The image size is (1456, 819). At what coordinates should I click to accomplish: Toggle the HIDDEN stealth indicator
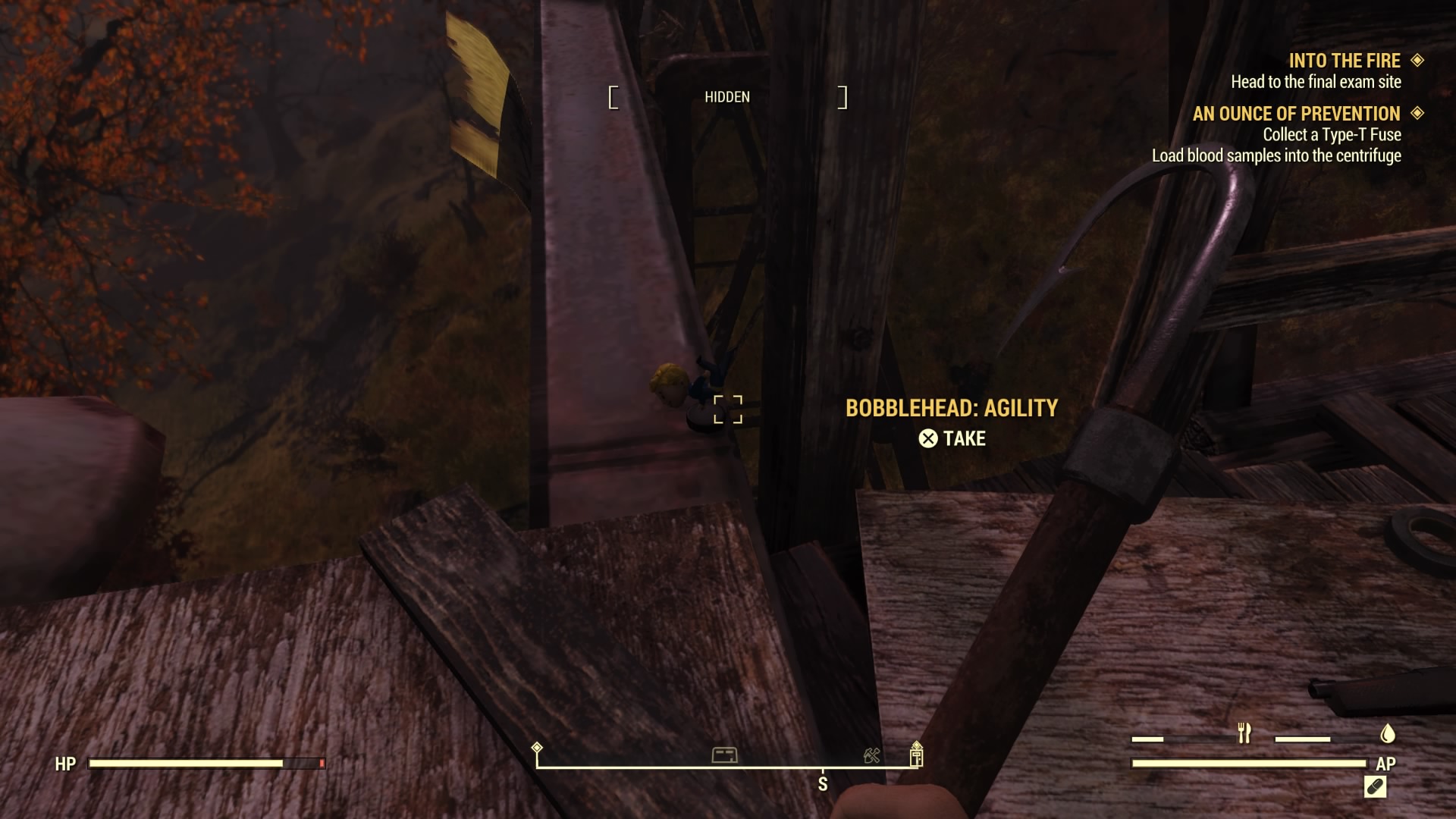726,97
